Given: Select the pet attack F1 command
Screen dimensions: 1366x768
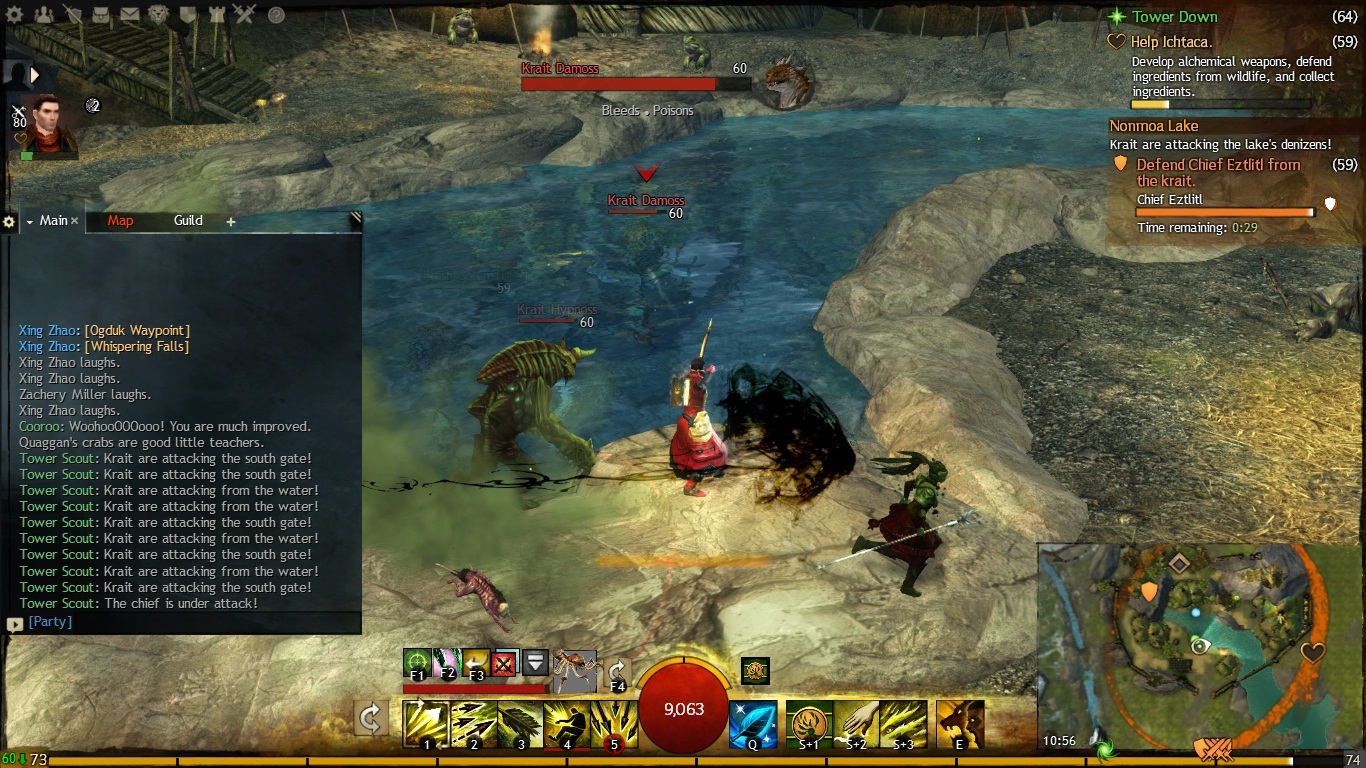Looking at the screenshot, I should click(x=417, y=662).
